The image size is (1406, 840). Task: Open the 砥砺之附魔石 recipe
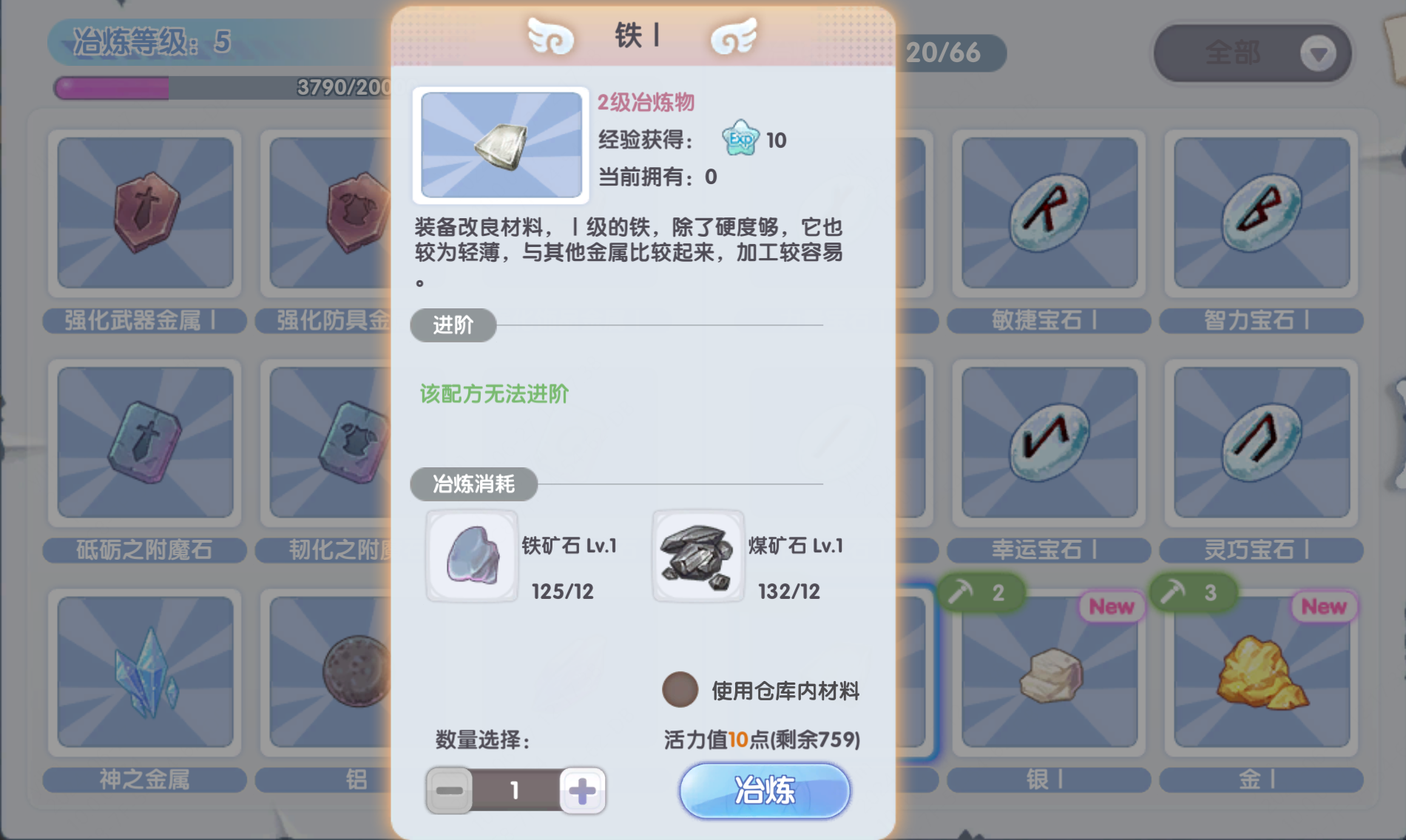[144, 444]
